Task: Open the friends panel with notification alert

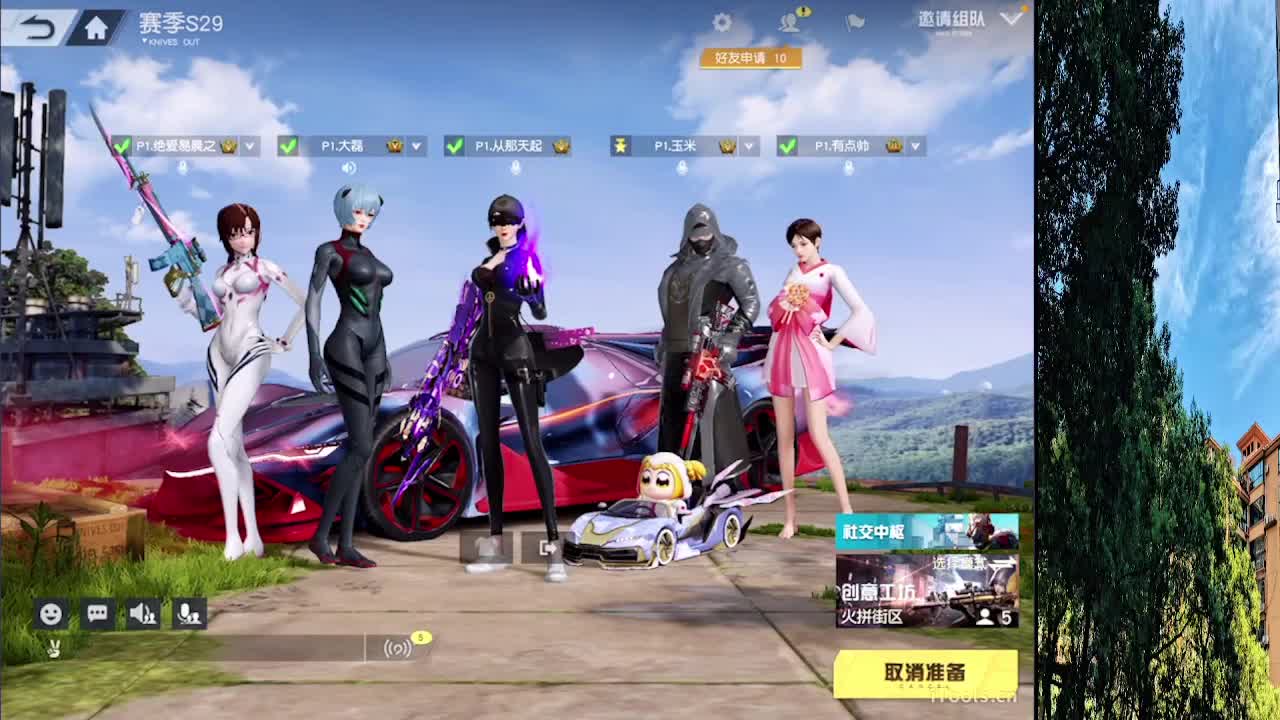Action: click(787, 20)
